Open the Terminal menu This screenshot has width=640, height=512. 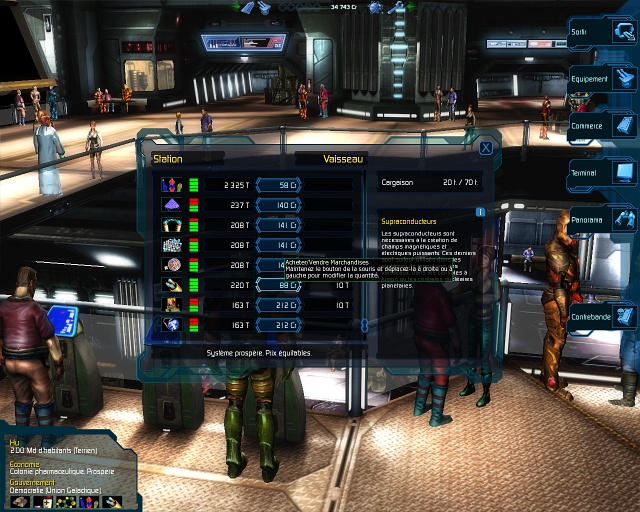602,173
